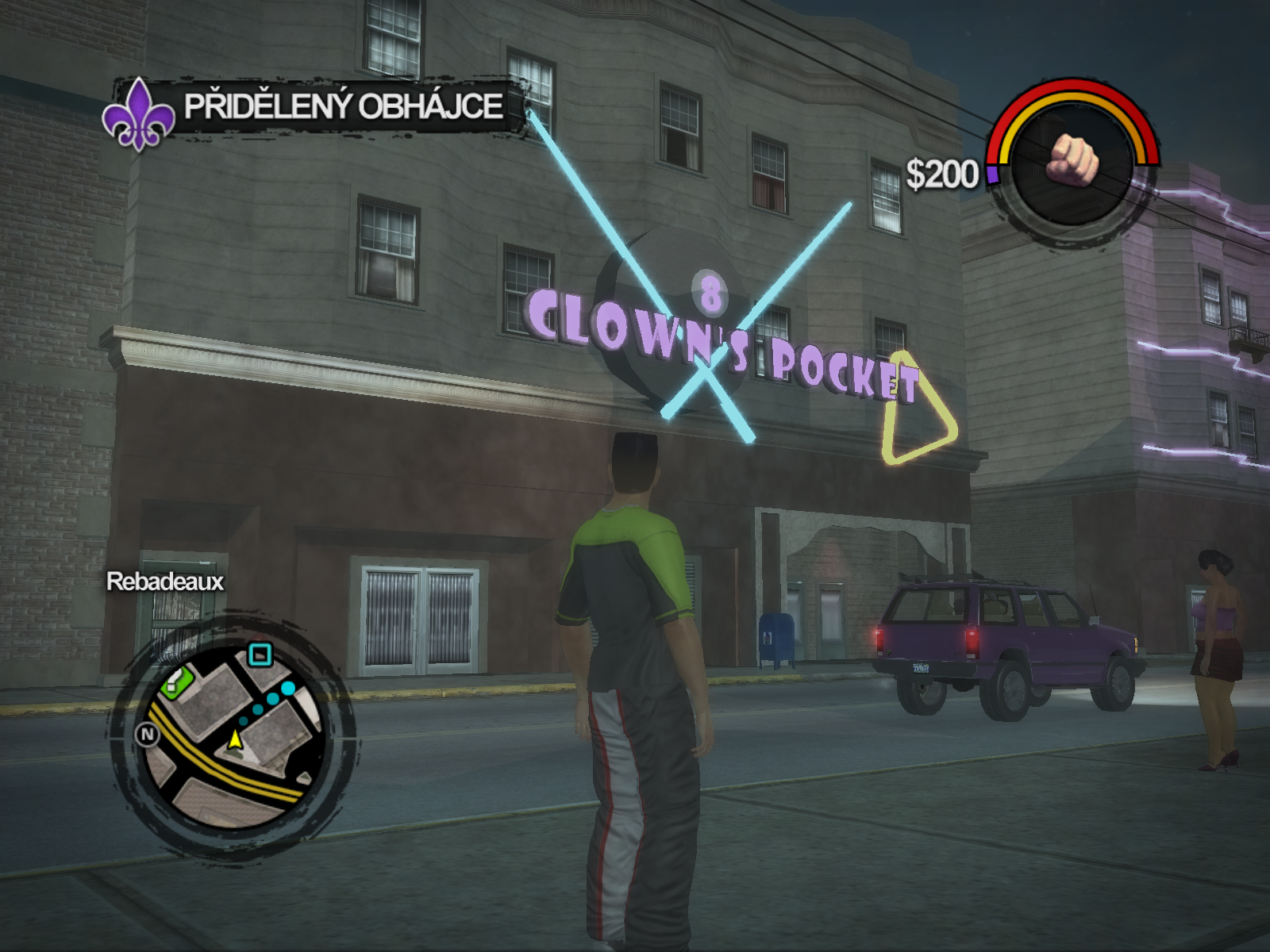Select the yellow player arrow on the minimap
This screenshot has height=952, width=1270.
pyautogui.click(x=234, y=739)
